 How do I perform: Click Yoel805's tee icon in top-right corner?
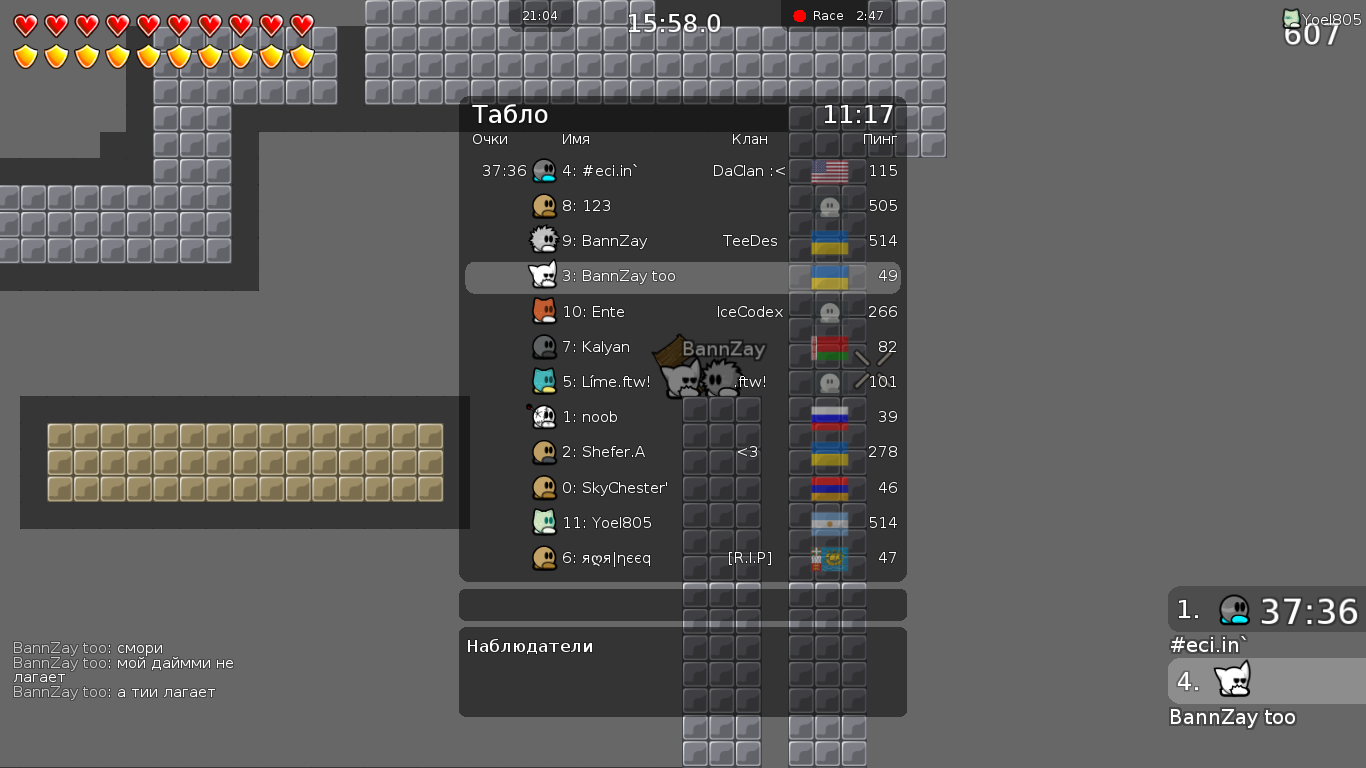[1292, 16]
